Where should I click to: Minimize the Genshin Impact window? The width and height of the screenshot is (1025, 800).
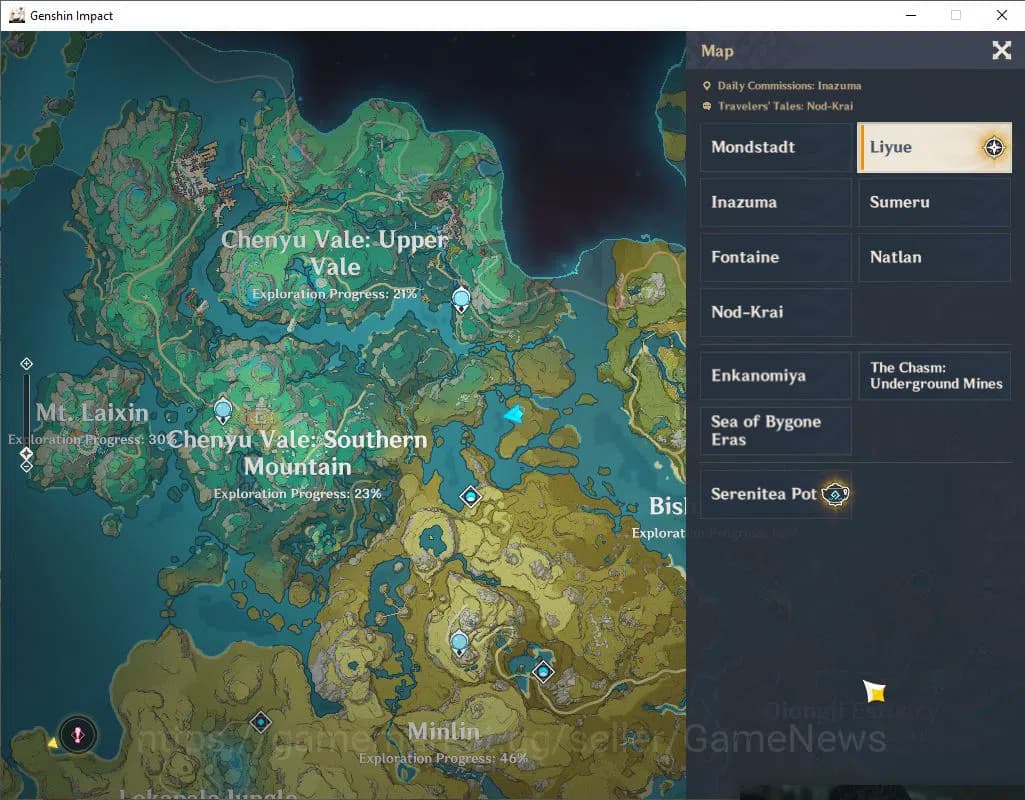tap(911, 15)
